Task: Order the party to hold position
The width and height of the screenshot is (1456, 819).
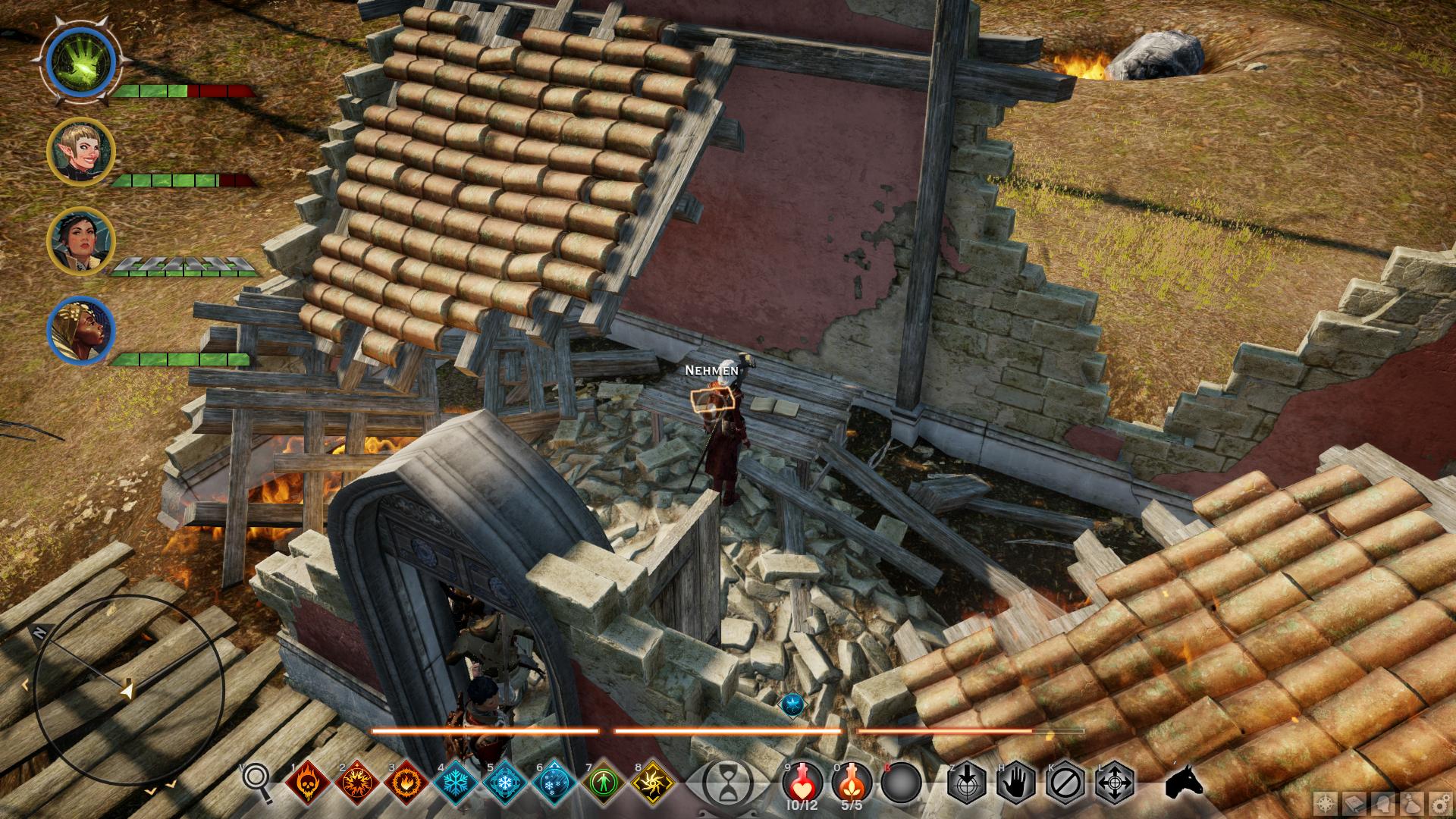Action: point(1015,782)
